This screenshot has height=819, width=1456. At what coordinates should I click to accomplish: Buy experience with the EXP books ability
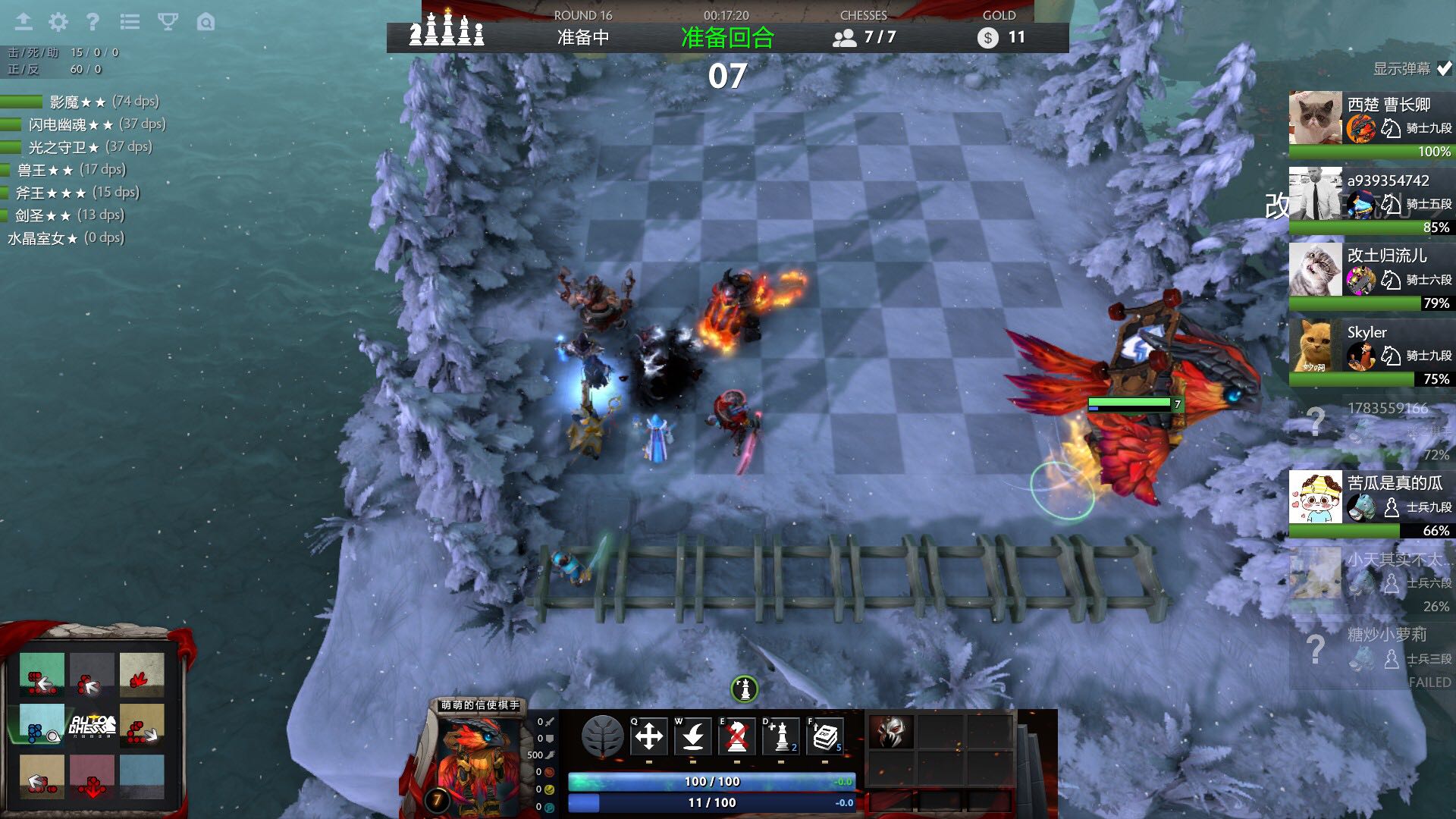pos(825,736)
